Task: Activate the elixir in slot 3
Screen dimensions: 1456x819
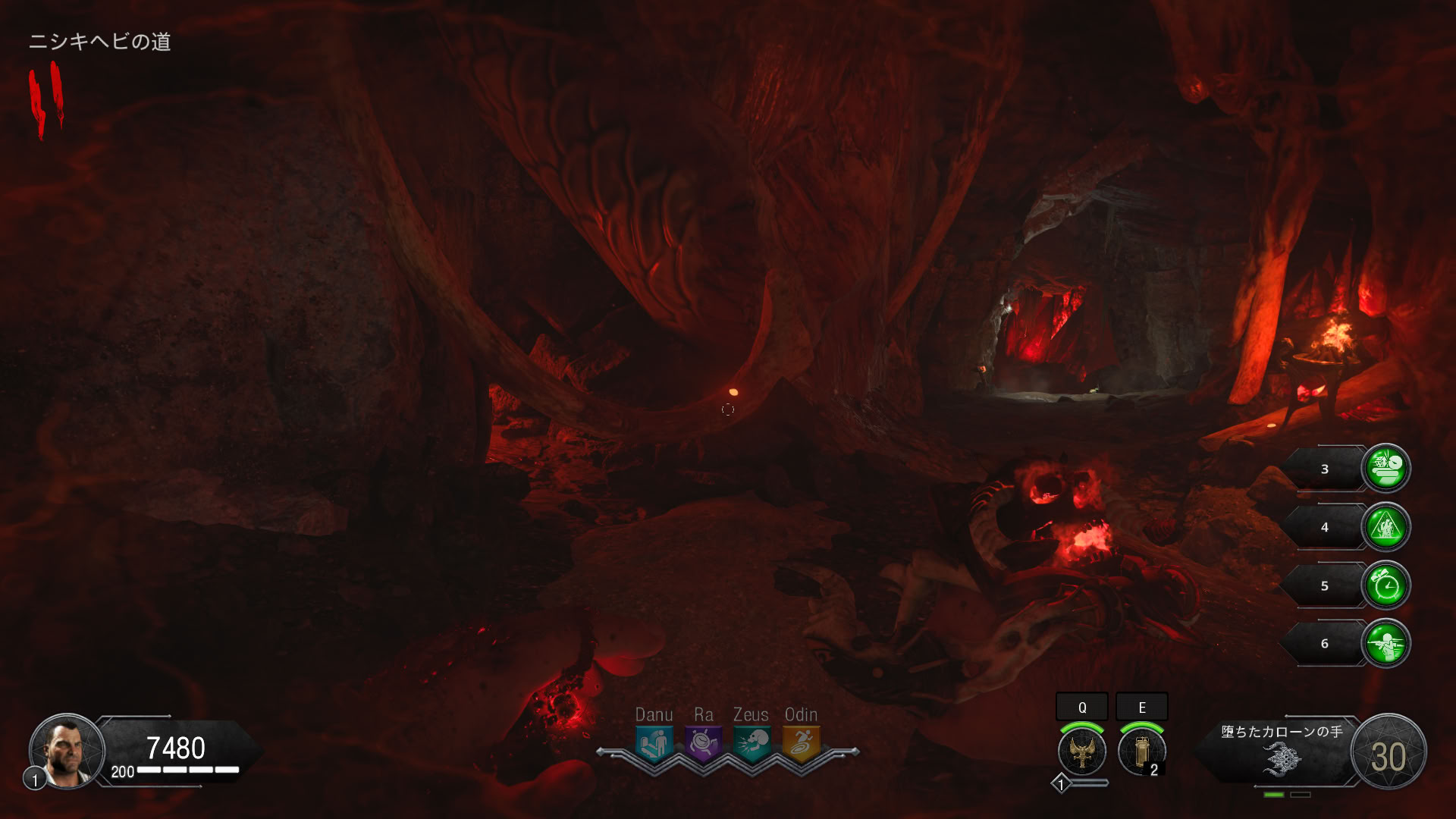Action: 1386,468
